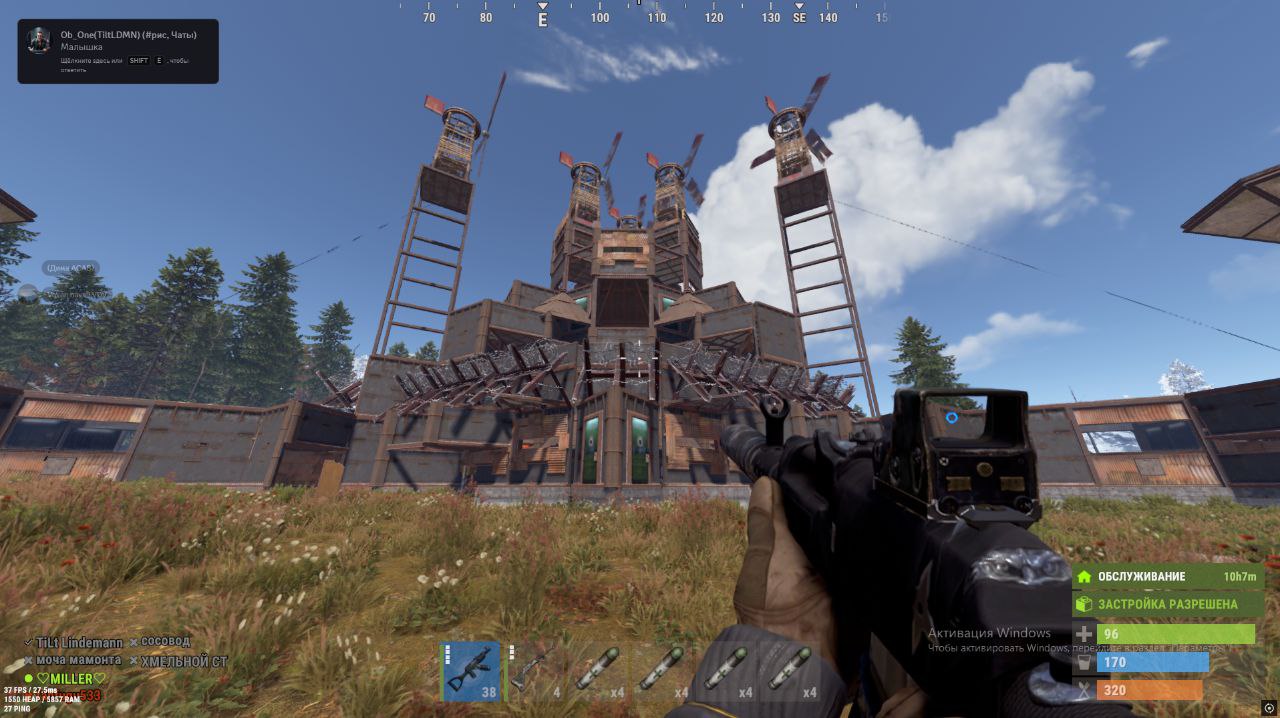Viewport: 1280px width, 718px height.
Task: Select the assault rifle hotbar slot
Action: (470, 671)
